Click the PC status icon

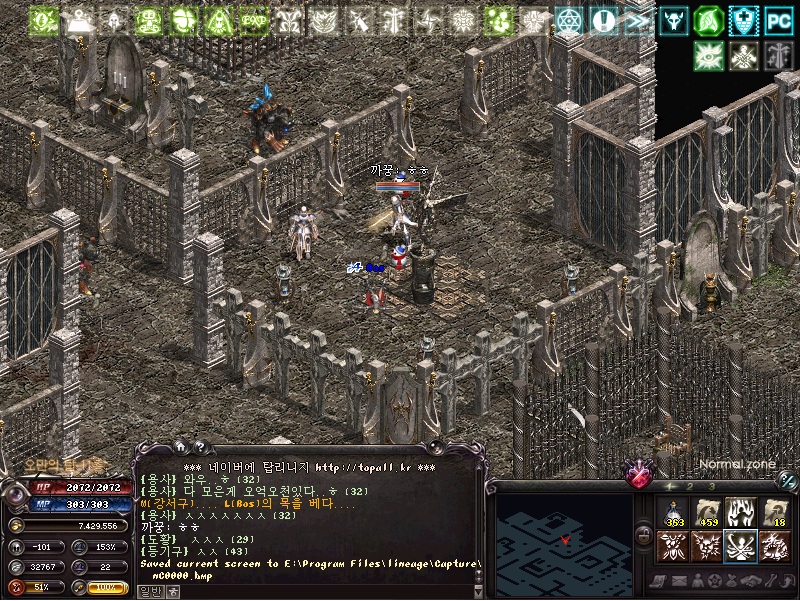777,19
